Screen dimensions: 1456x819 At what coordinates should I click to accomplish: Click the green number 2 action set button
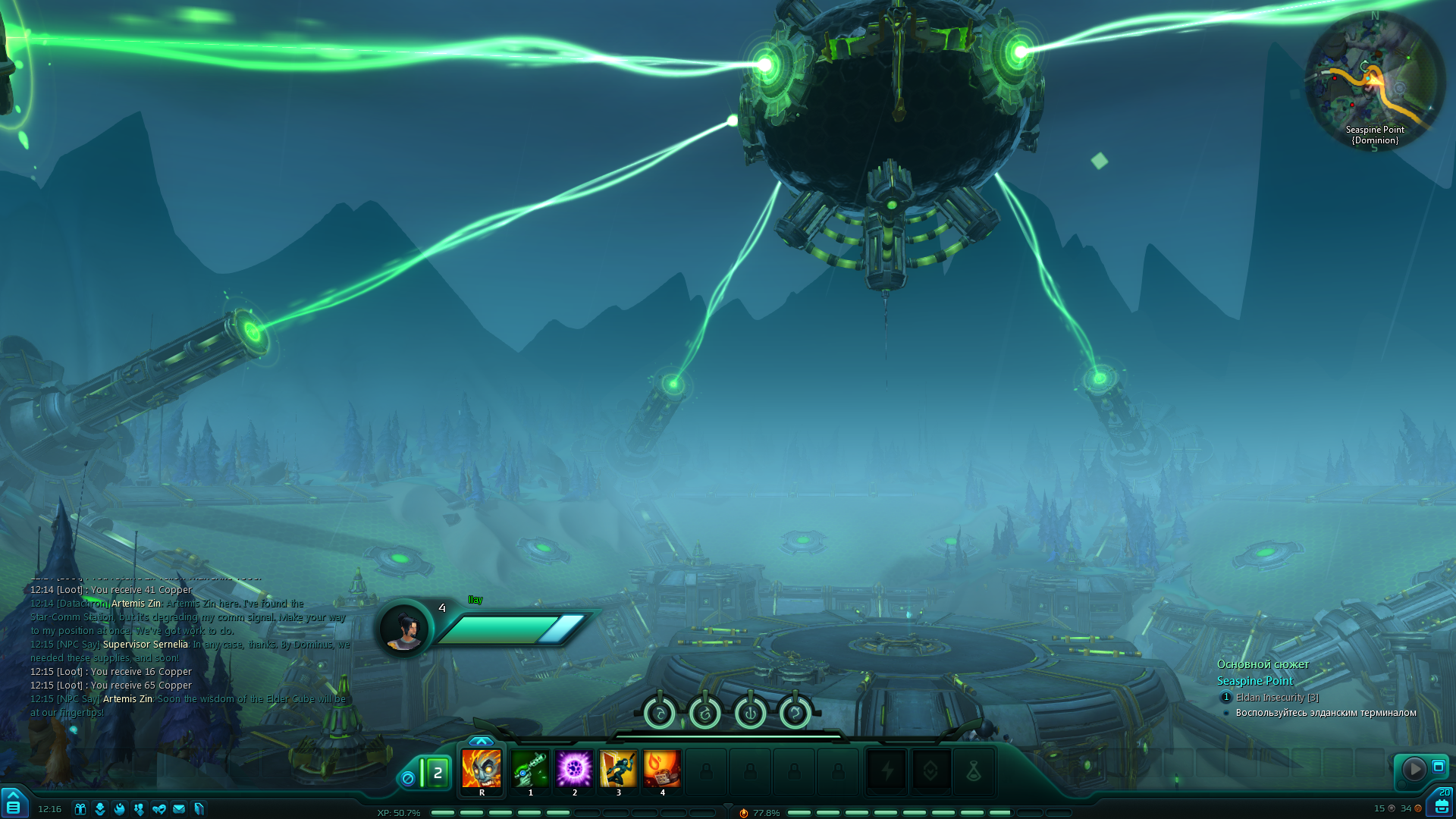click(437, 773)
